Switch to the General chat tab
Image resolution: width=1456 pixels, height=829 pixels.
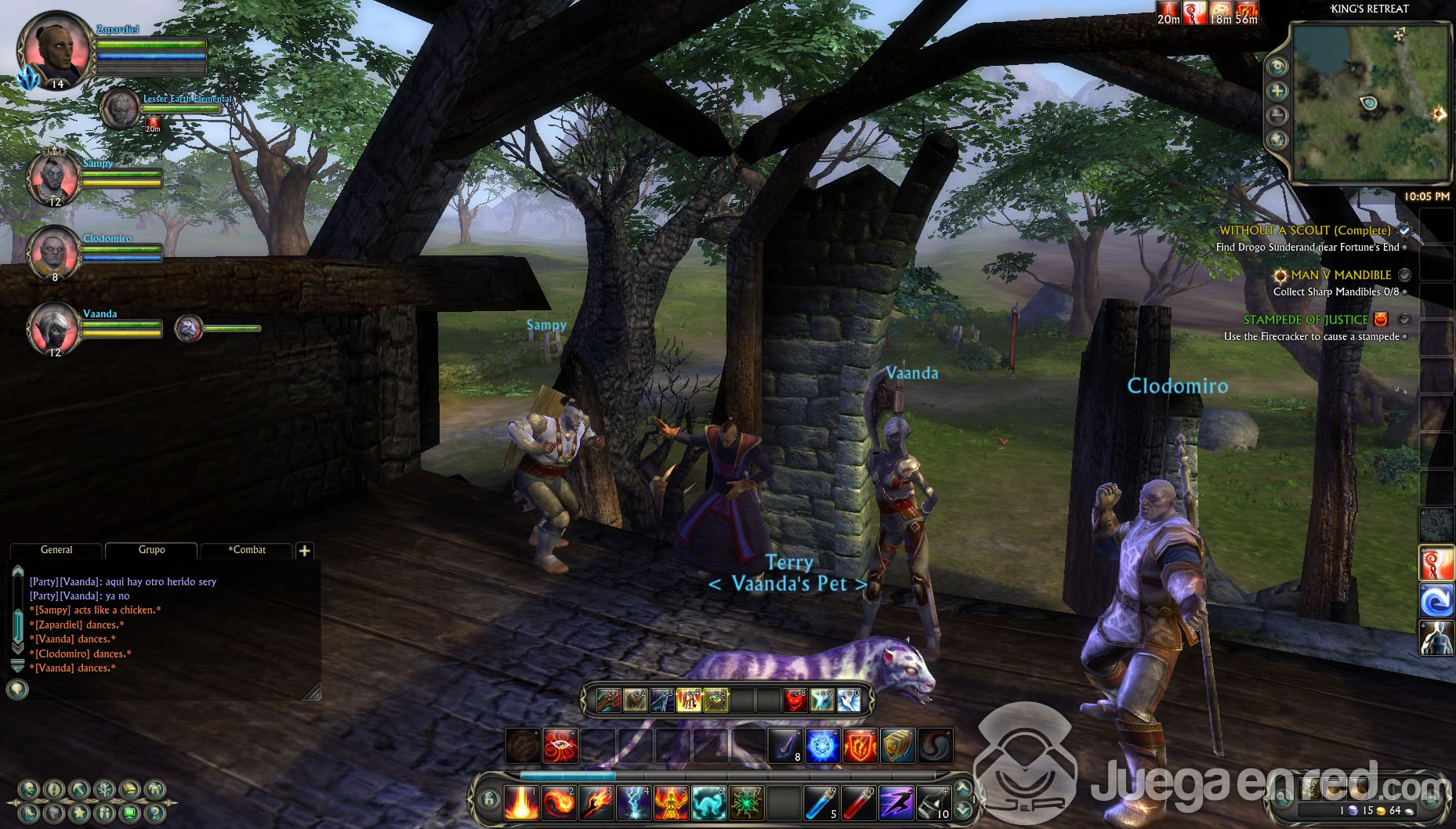[x=56, y=550]
